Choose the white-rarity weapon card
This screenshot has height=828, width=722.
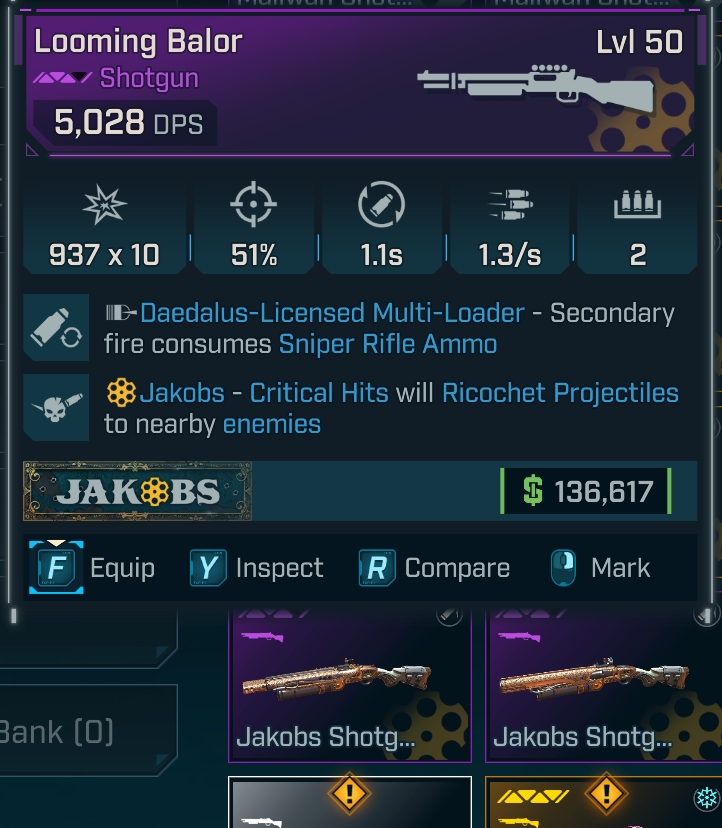pos(349,805)
